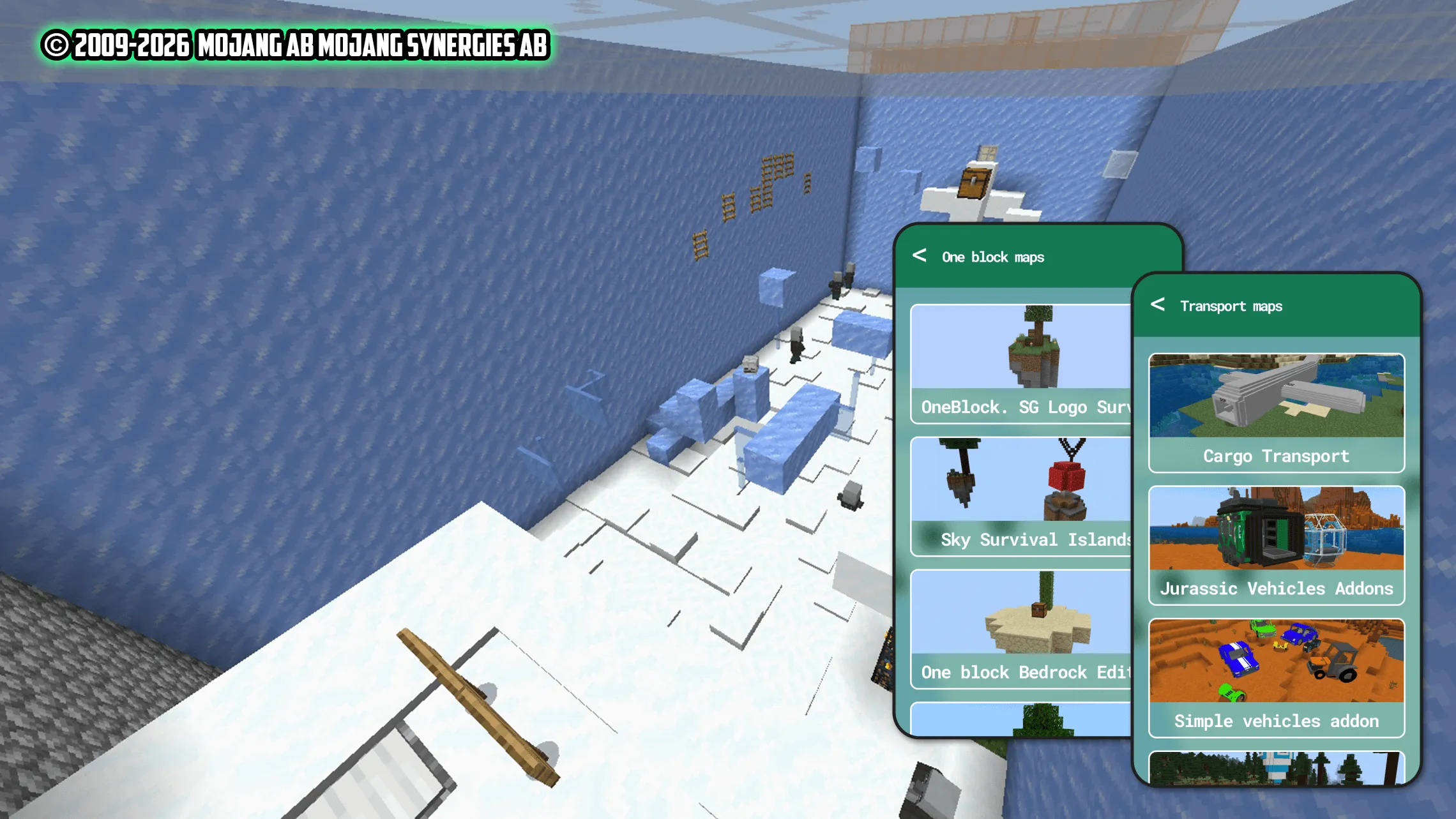Choose the Simple vehicles addon entry
1456x819 pixels.
pos(1276,678)
